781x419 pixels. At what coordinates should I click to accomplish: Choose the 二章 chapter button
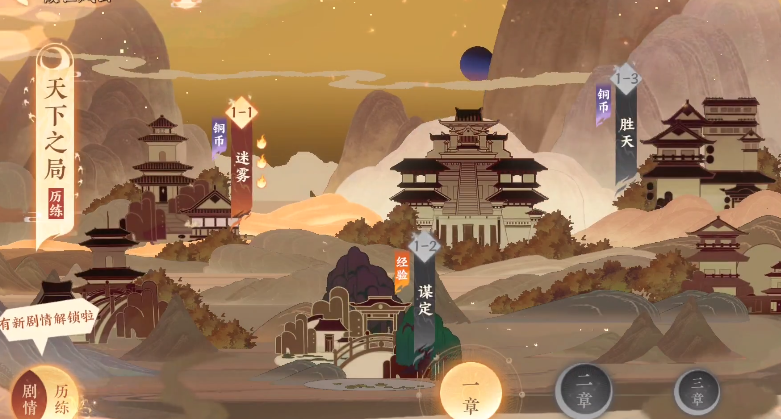[585, 392]
